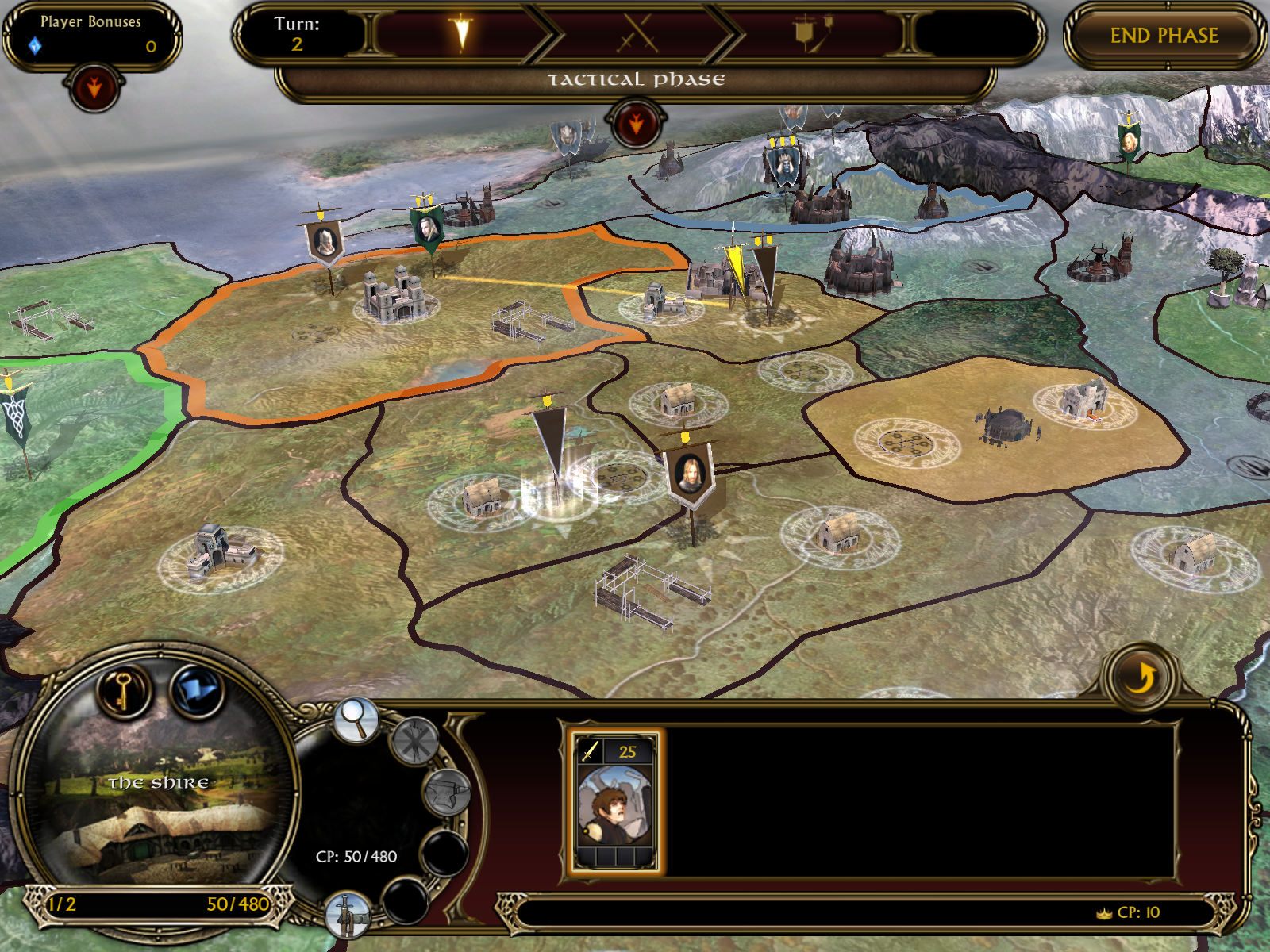Open the magnifying glass view button
Screen dimensions: 1270x952
(x=356, y=720)
